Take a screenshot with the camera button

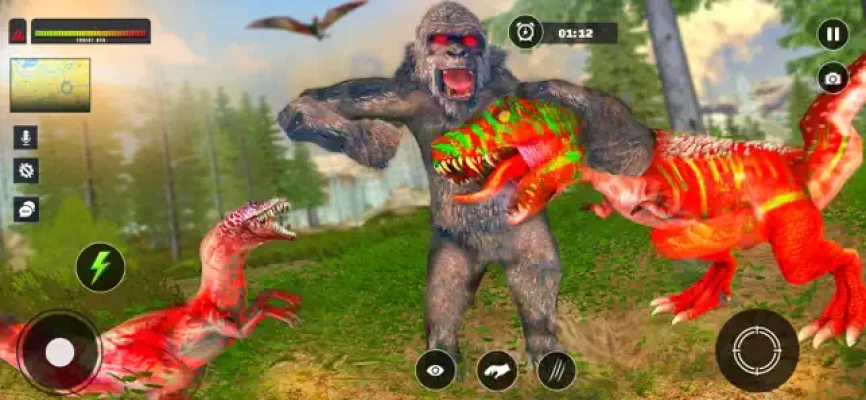832,77
